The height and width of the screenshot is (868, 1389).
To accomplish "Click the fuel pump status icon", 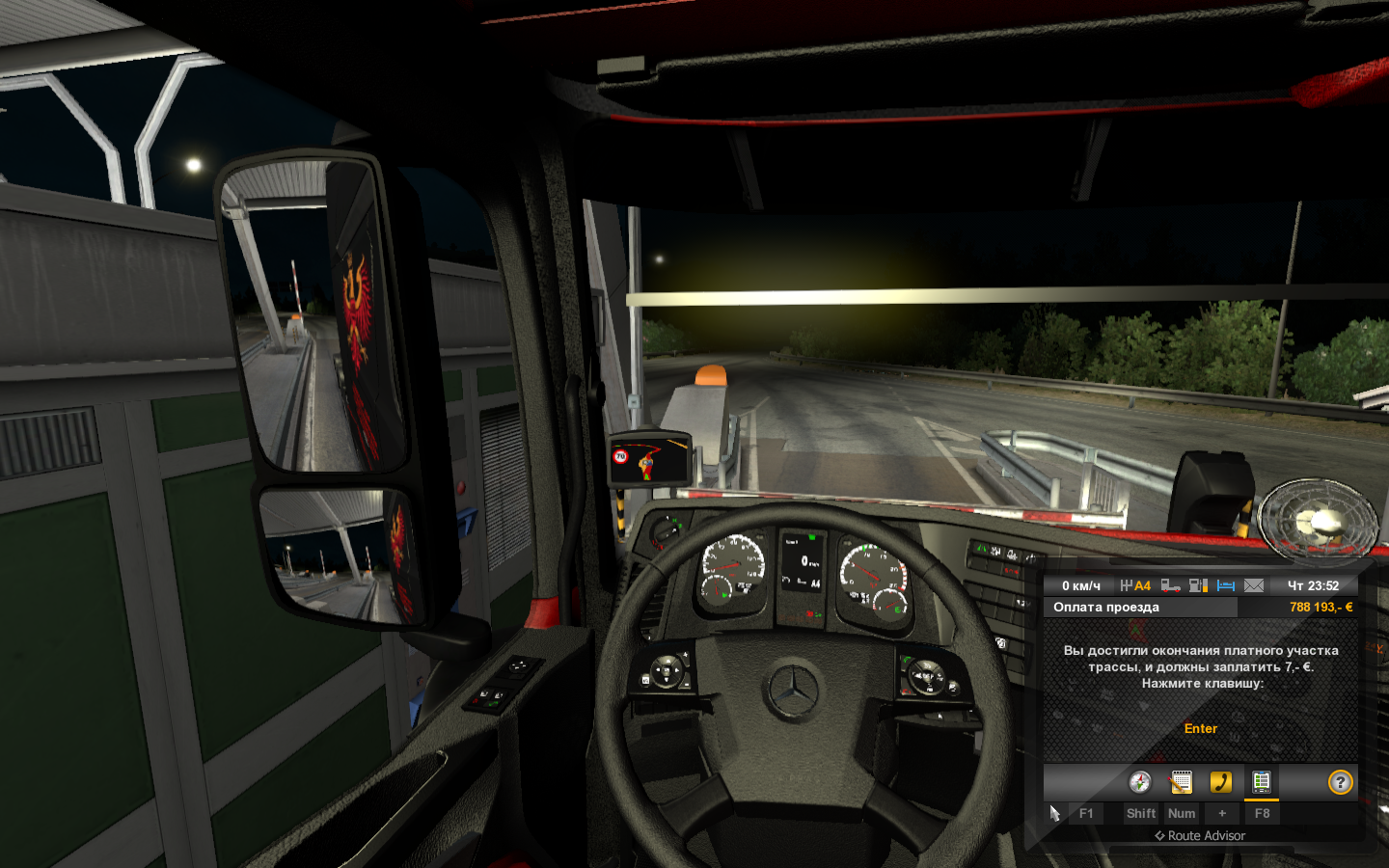I will tap(1198, 585).
